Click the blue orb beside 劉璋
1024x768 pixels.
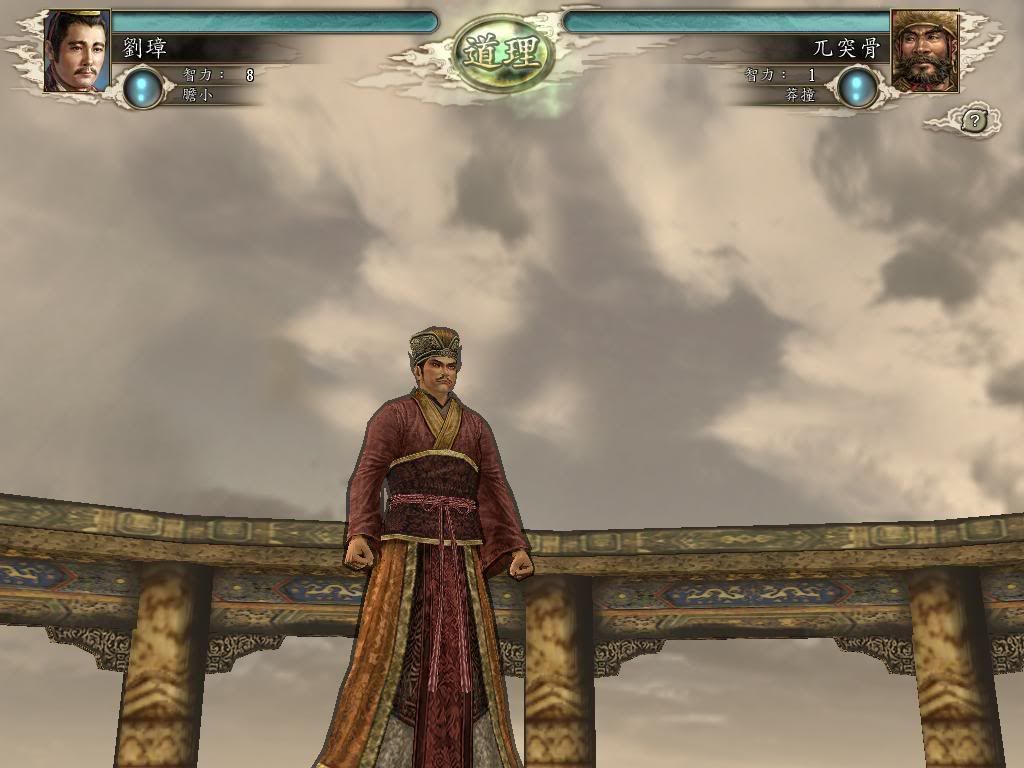tap(144, 87)
